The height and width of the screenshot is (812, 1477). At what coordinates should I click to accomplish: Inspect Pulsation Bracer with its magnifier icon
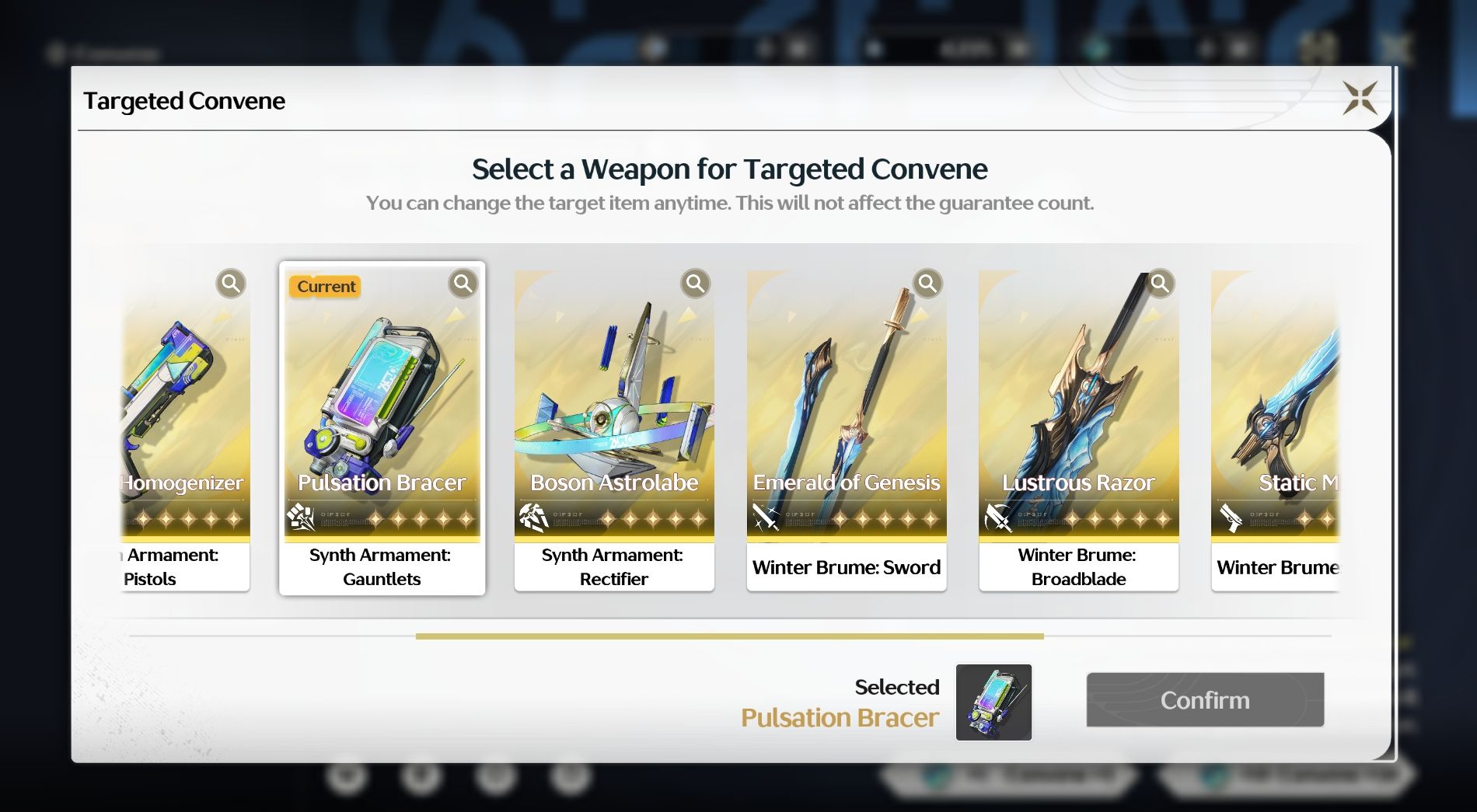463,284
